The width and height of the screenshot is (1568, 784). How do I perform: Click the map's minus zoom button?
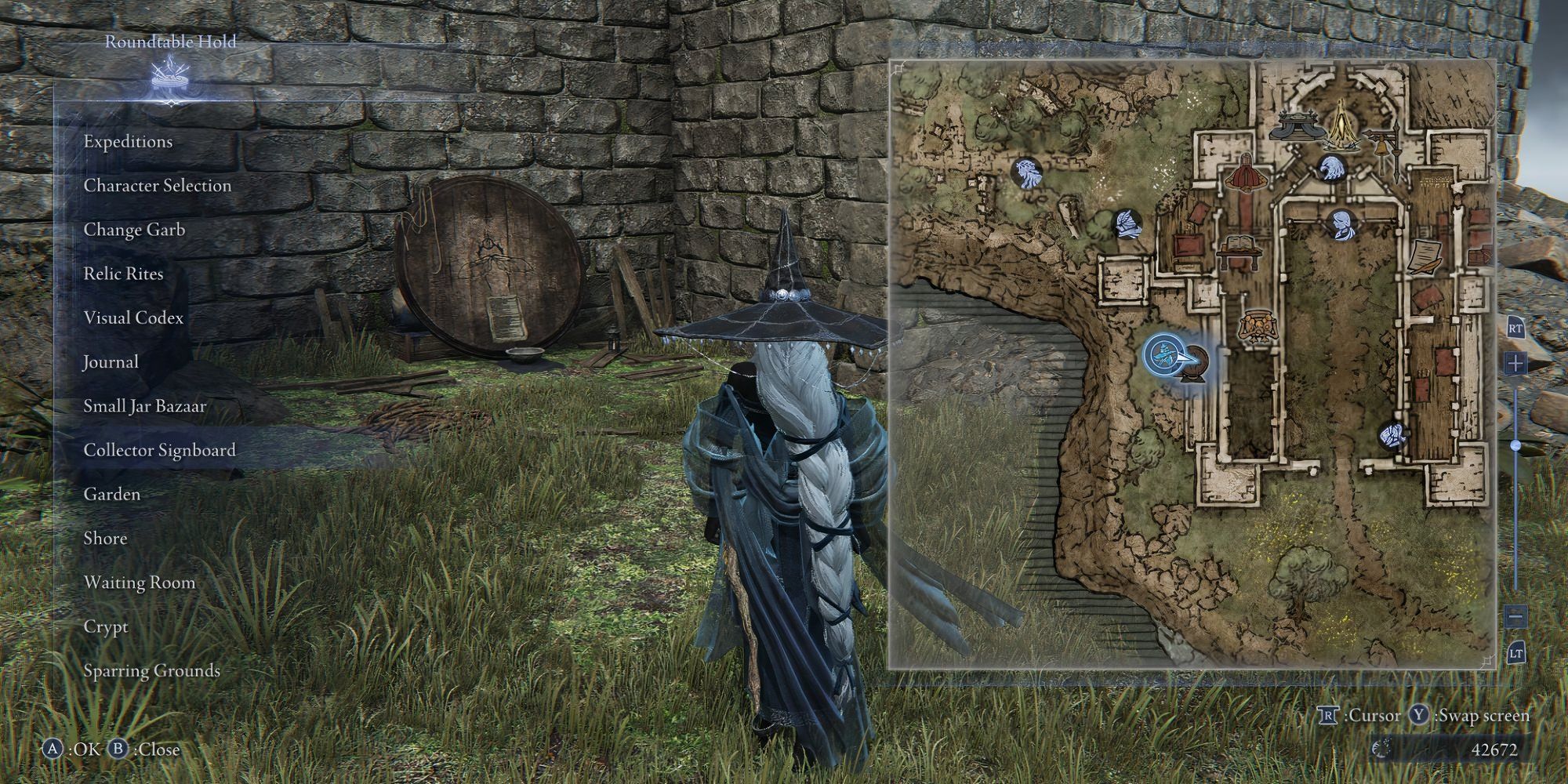pos(1515,616)
